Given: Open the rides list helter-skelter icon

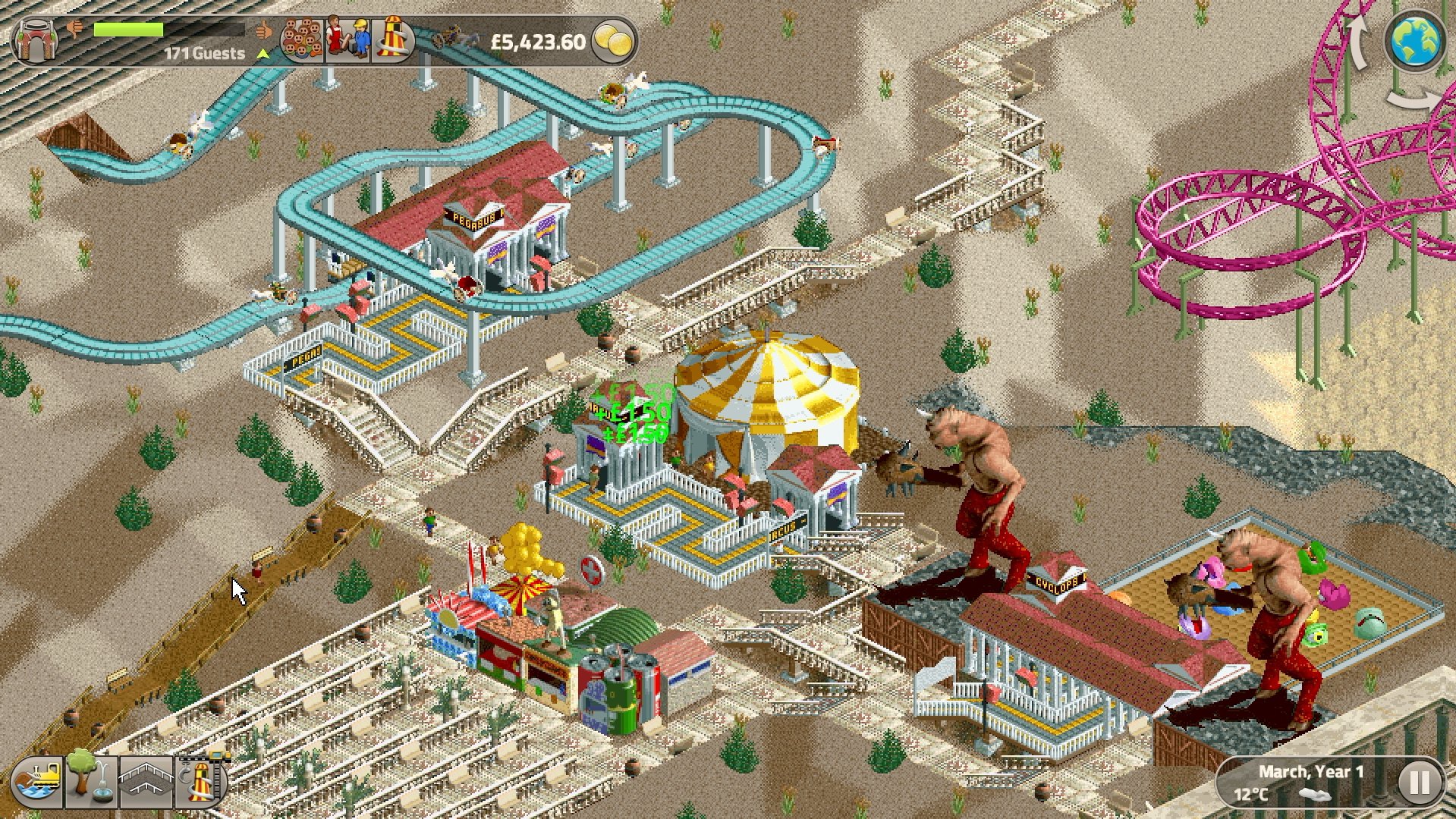Looking at the screenshot, I should pos(393,39).
